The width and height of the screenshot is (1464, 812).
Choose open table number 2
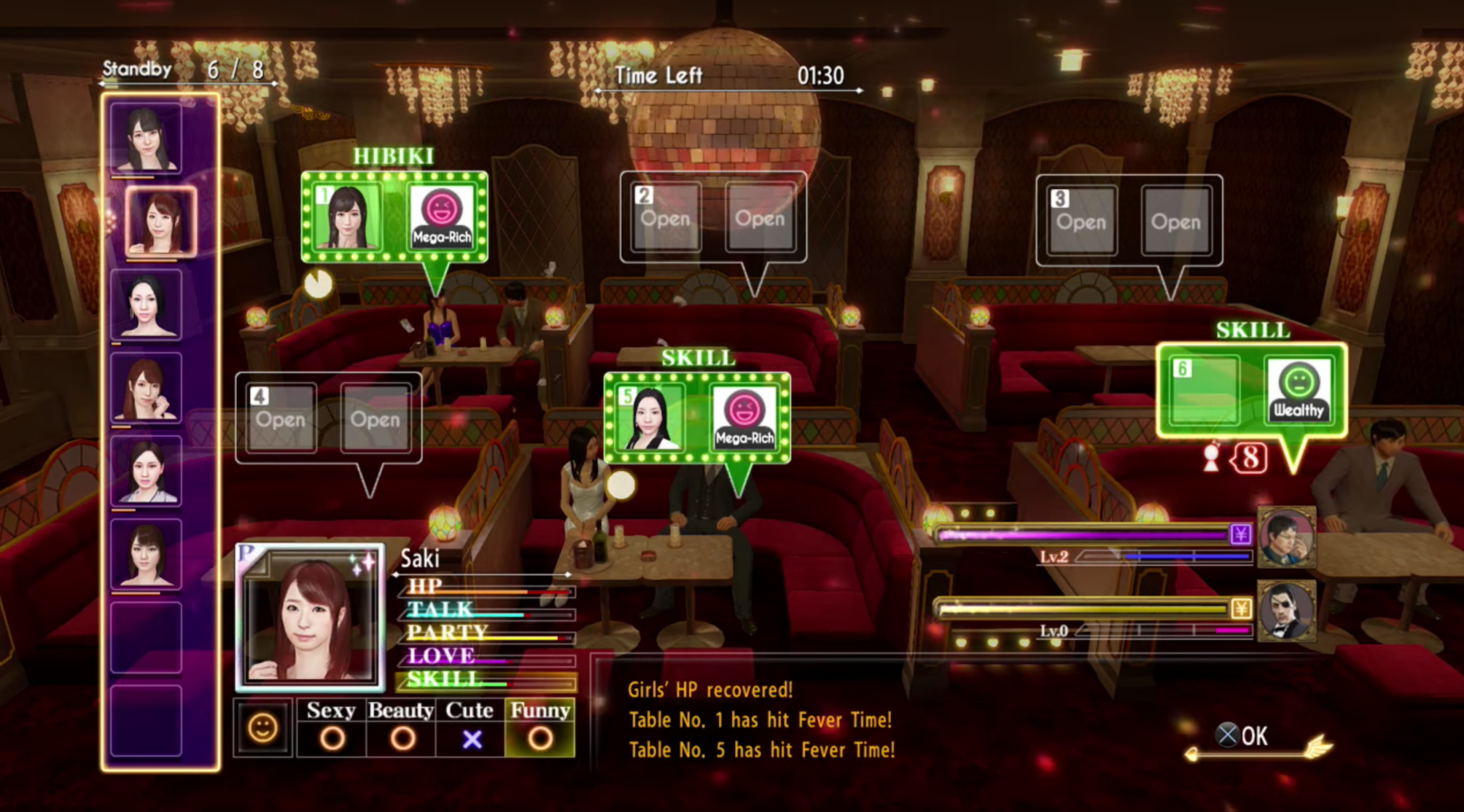pyautogui.click(x=666, y=218)
